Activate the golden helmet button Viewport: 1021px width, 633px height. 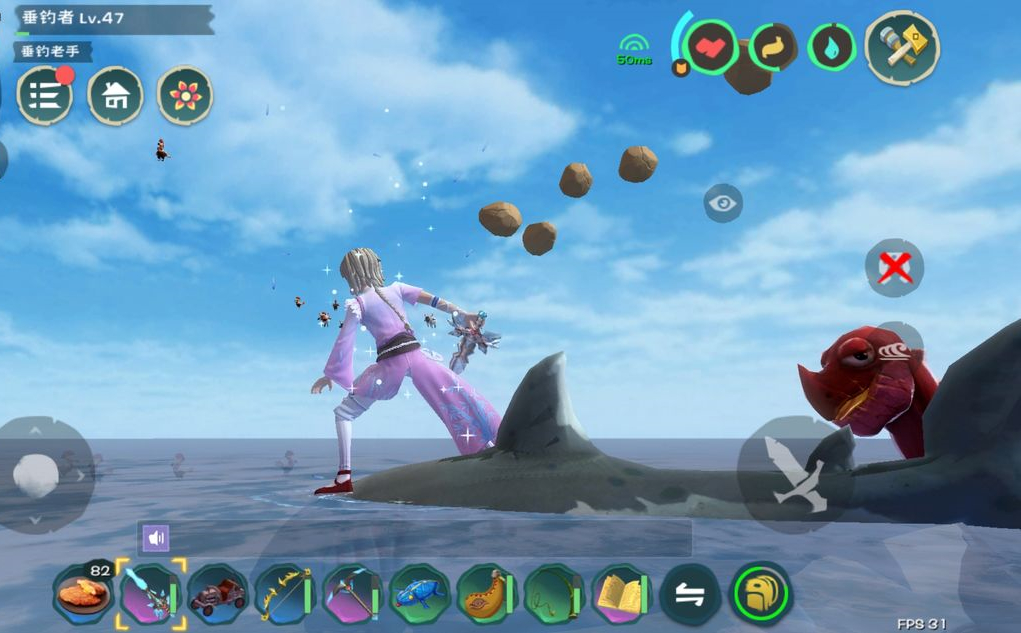(762, 594)
